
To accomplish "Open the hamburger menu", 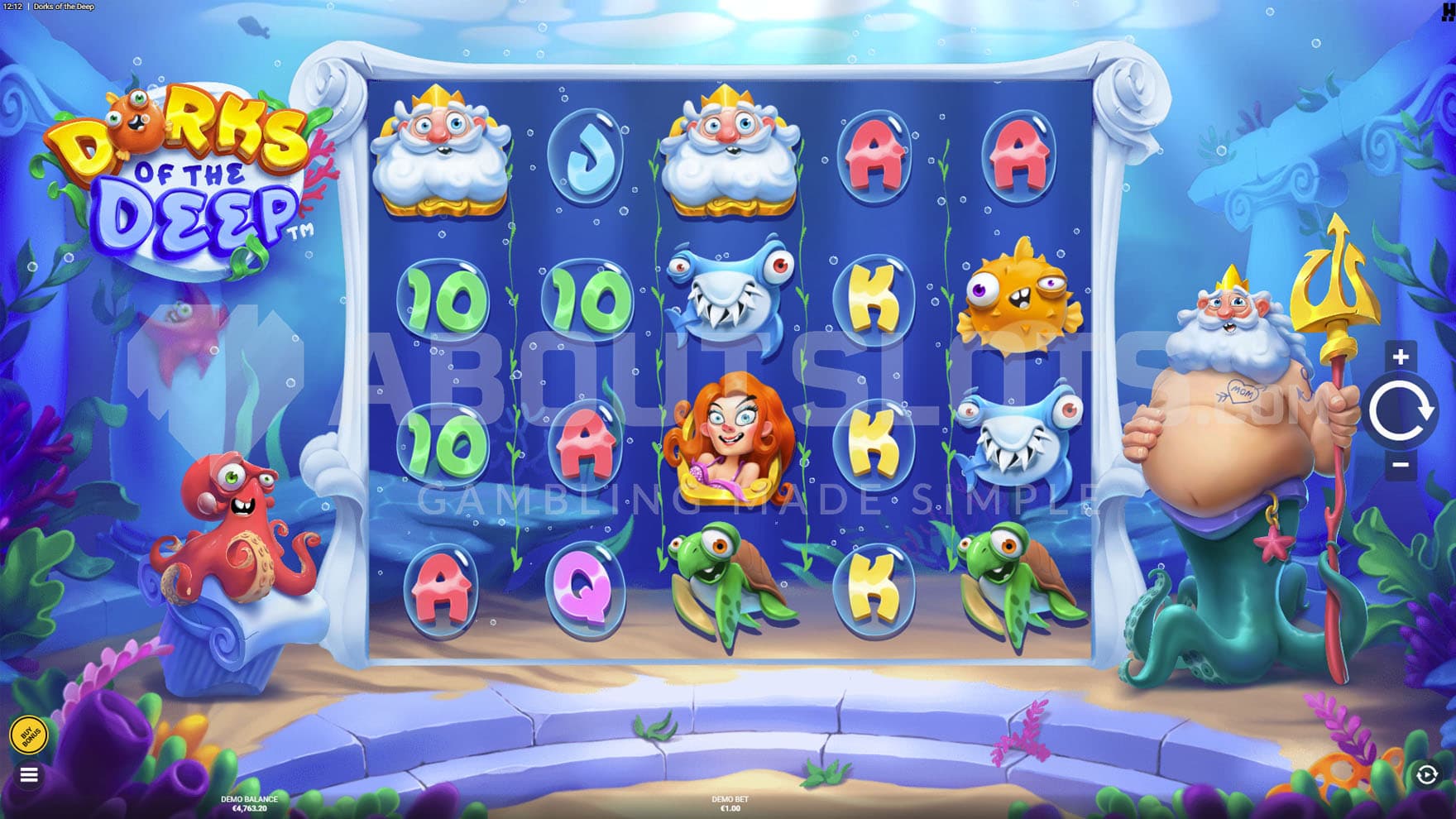I will pyautogui.click(x=29, y=775).
